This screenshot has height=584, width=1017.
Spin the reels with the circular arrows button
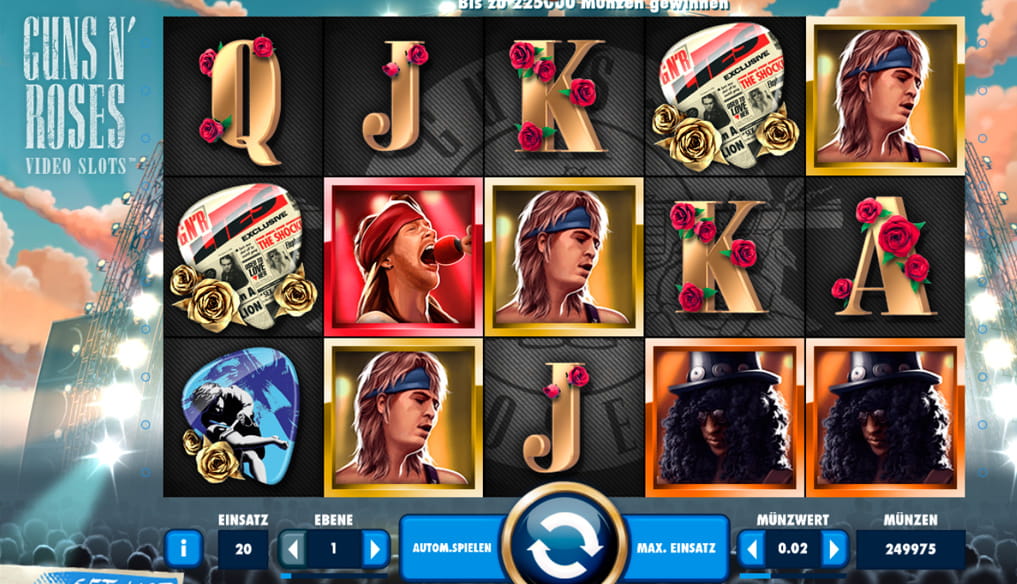(563, 547)
